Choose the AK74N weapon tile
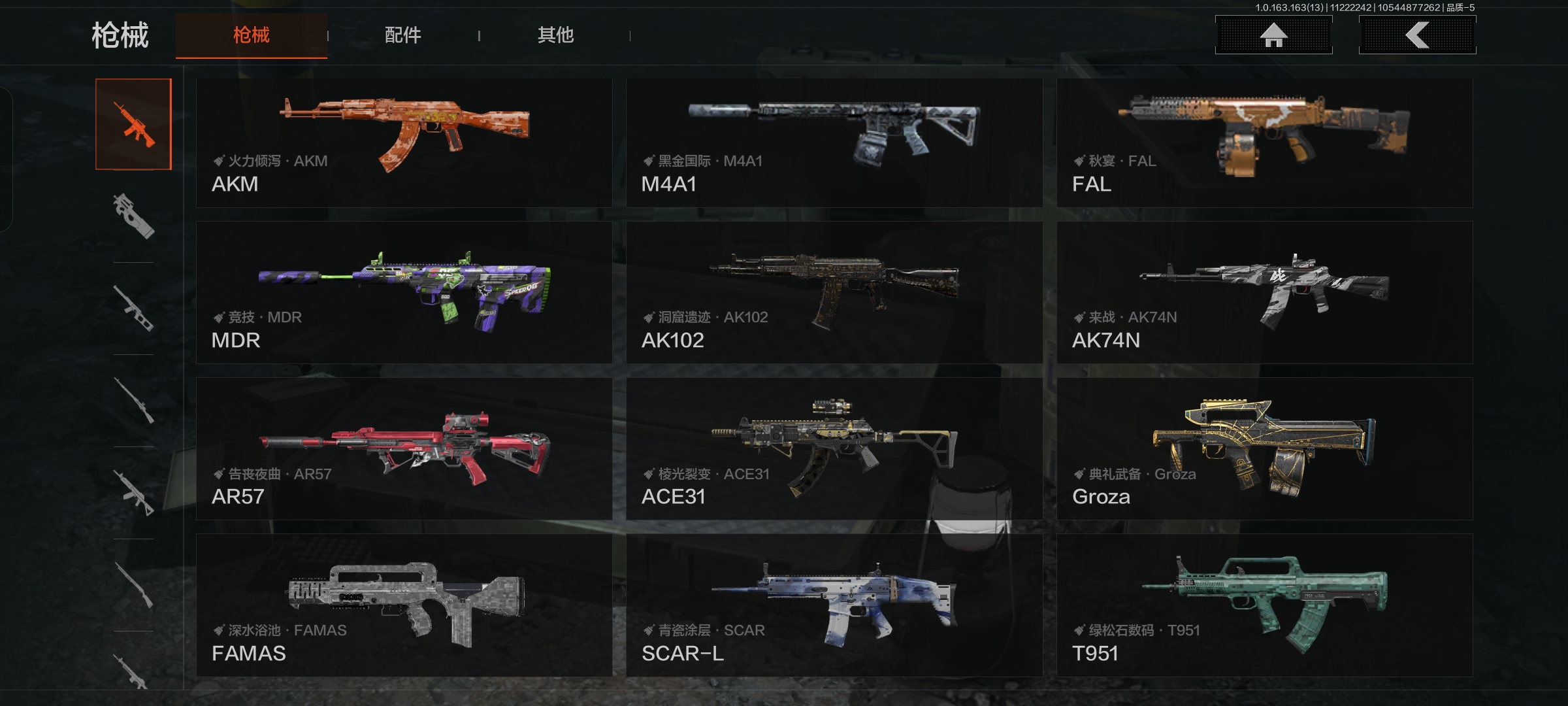The width and height of the screenshot is (1568, 706). (x=1265, y=292)
